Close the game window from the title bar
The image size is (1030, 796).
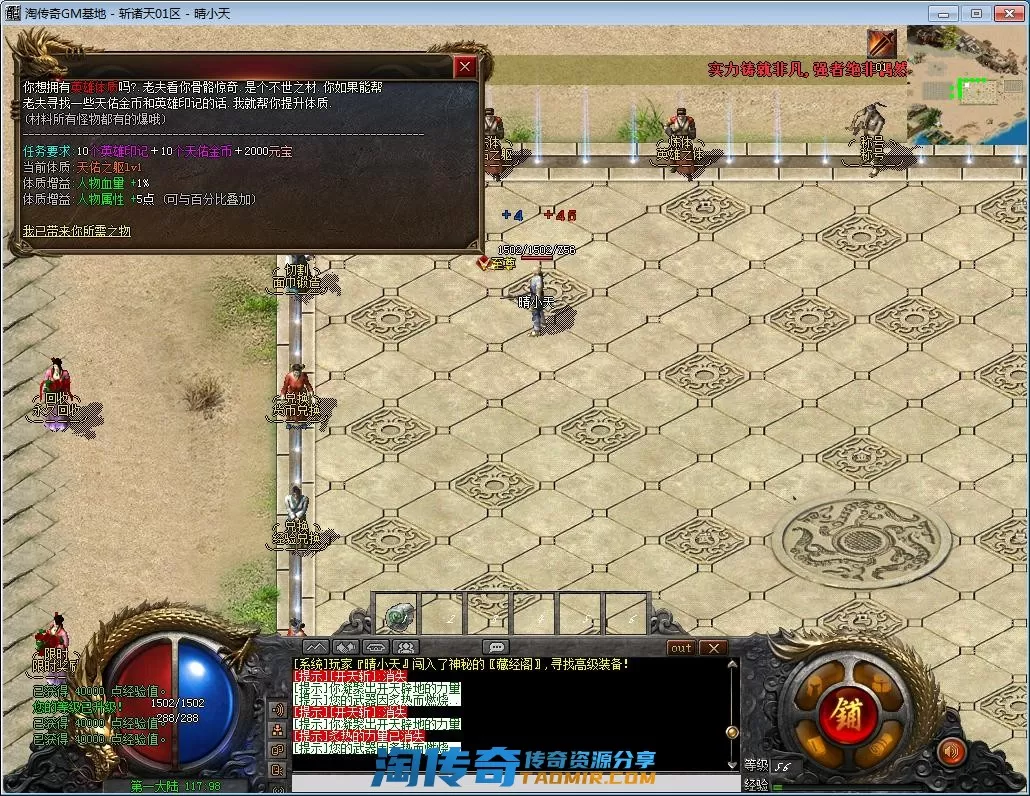[x=1006, y=13]
